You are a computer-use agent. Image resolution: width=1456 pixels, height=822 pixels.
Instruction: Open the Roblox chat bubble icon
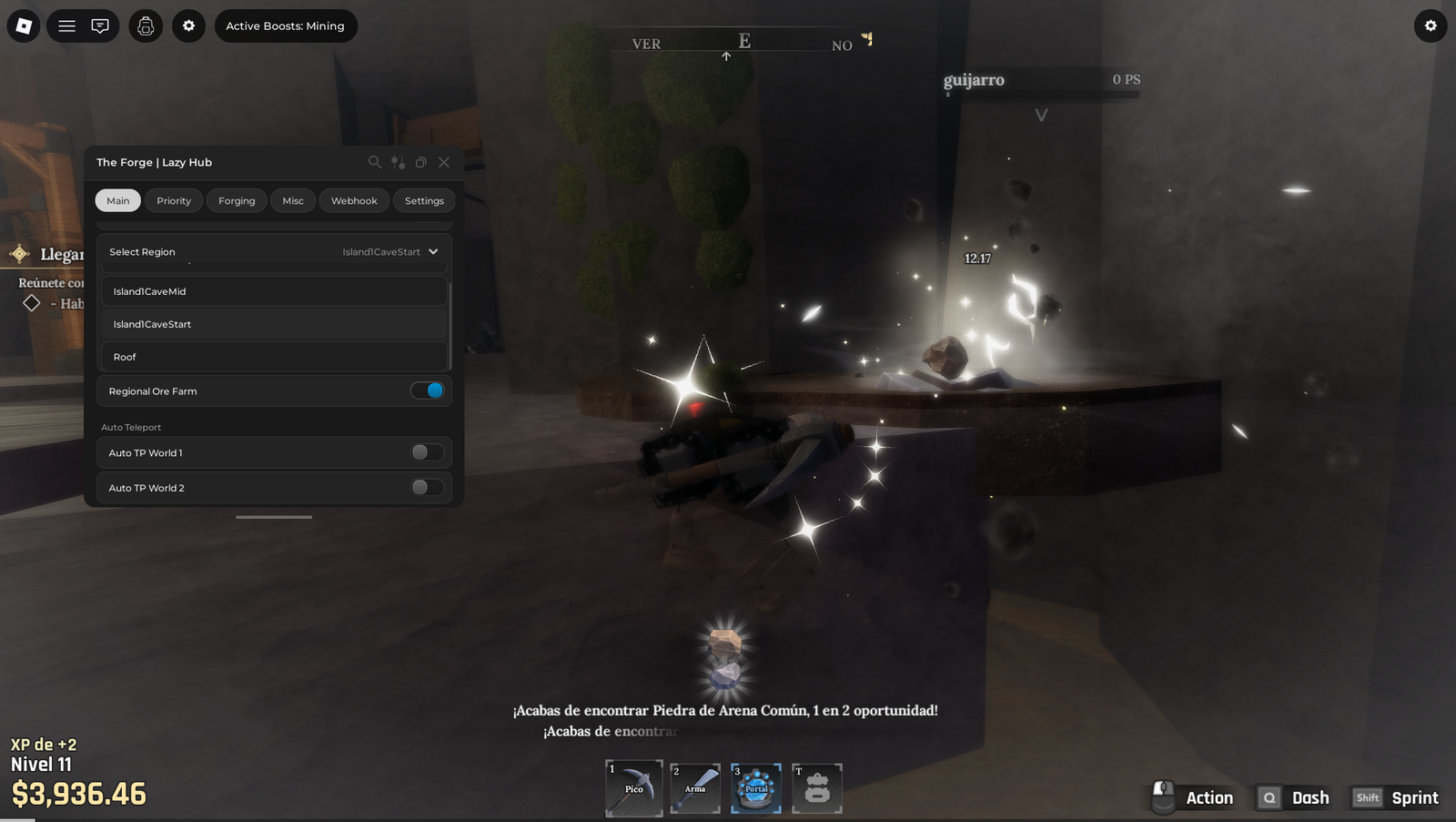pyautogui.click(x=100, y=25)
